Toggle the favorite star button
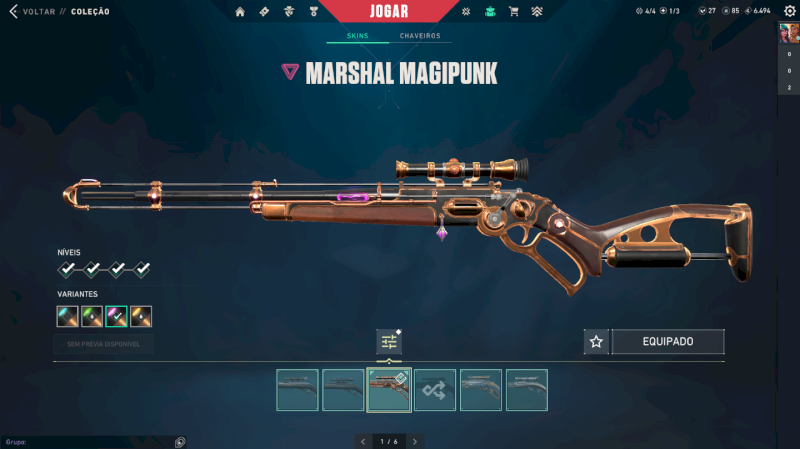The height and width of the screenshot is (449, 800). pos(596,342)
